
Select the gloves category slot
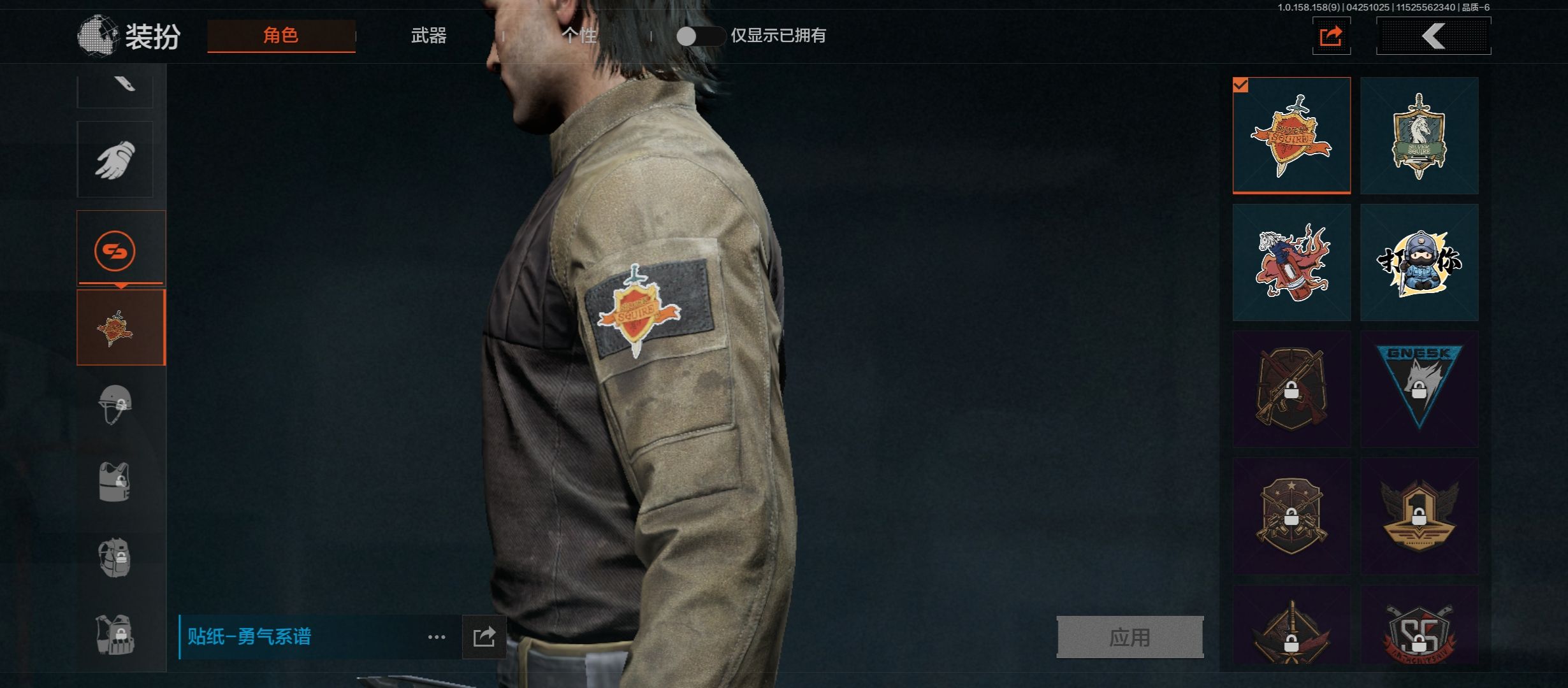point(115,159)
